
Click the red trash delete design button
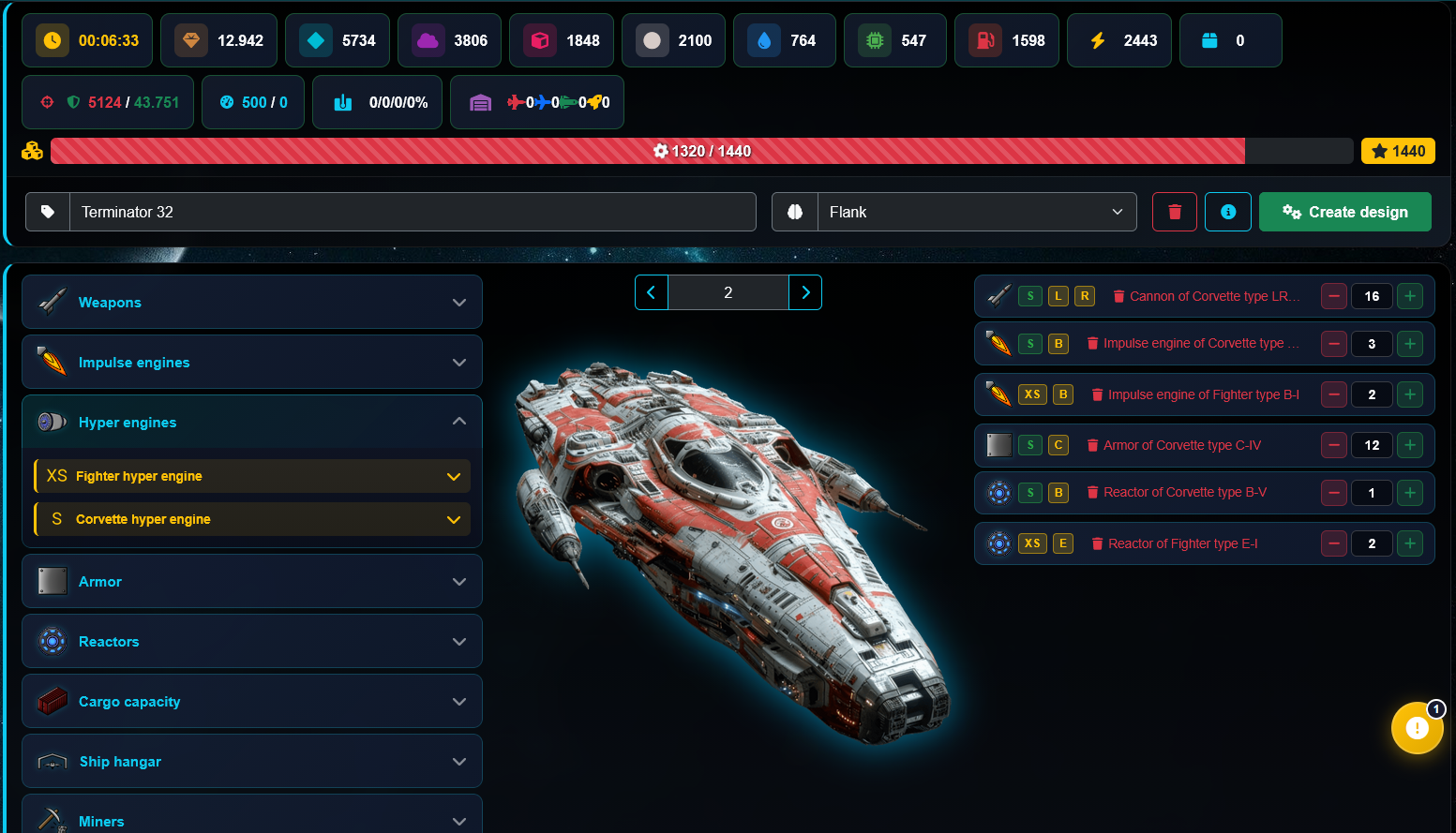point(1174,212)
